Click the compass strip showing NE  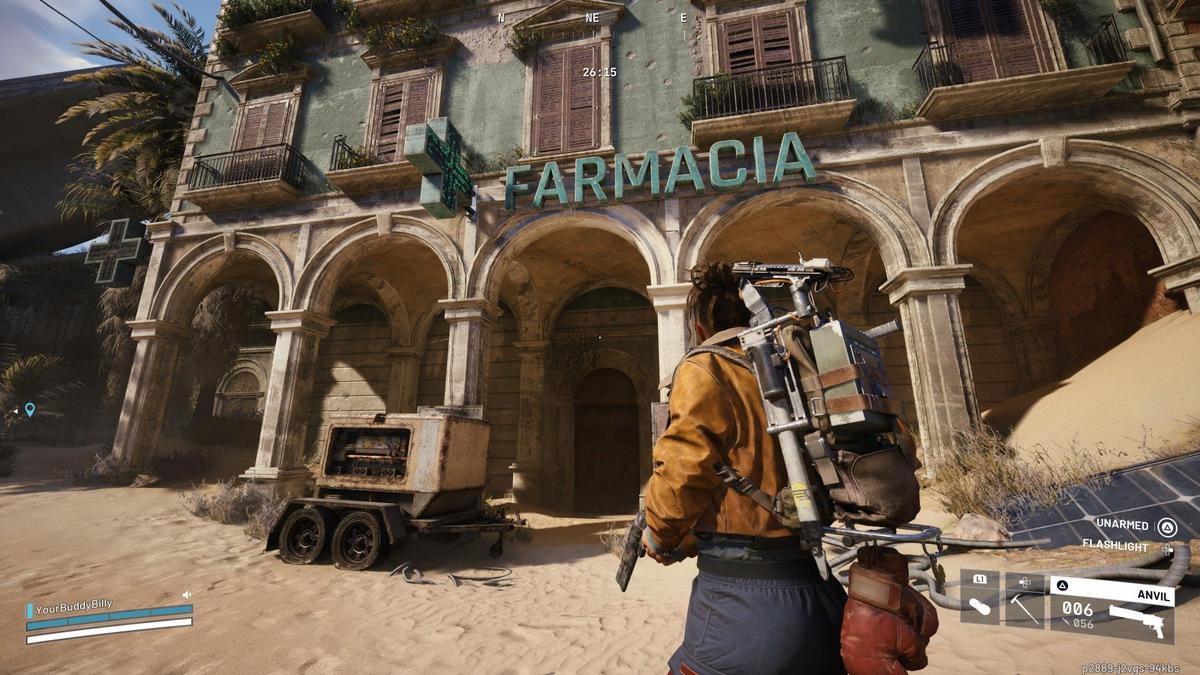tap(592, 18)
